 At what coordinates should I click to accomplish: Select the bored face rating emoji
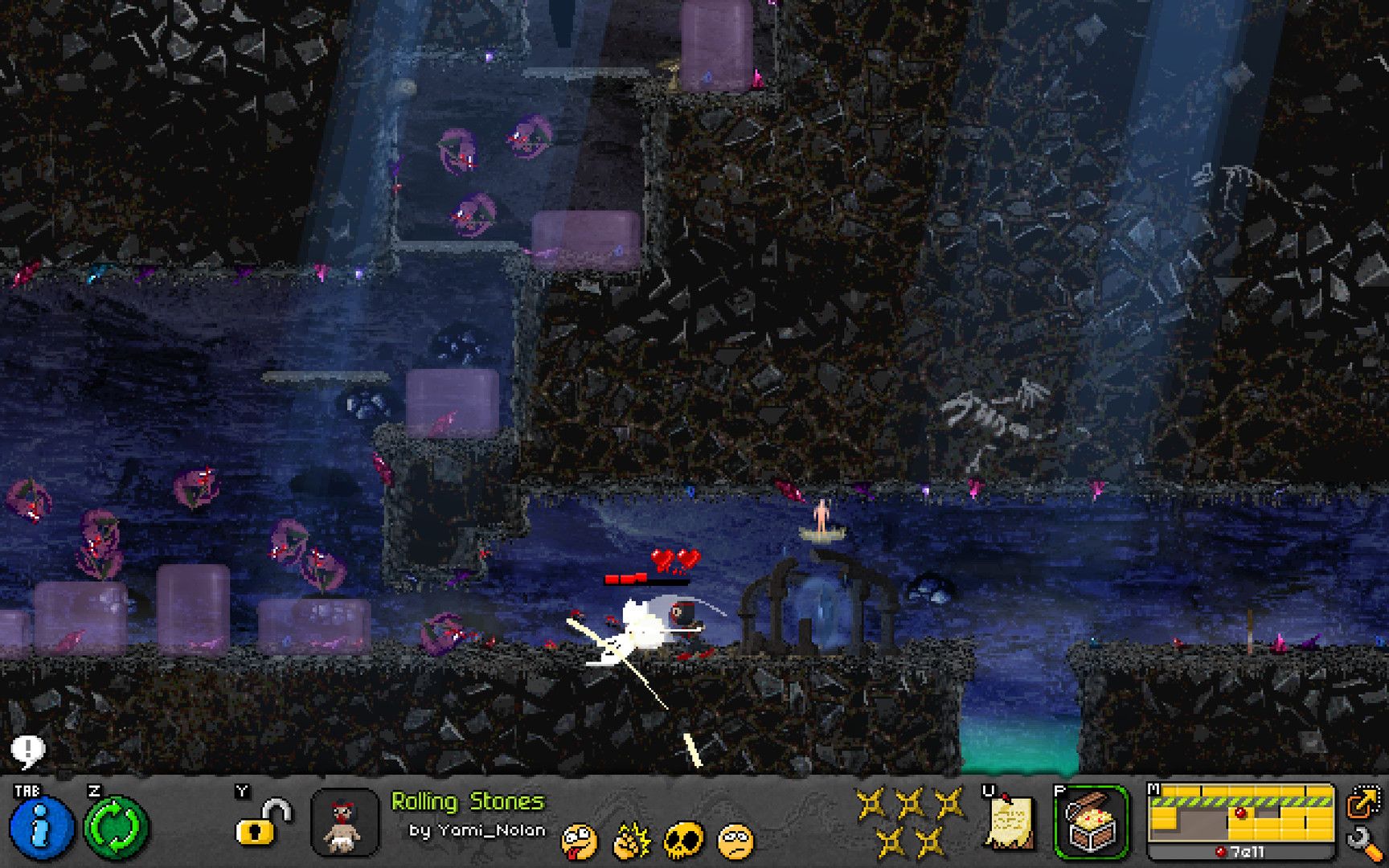point(735,841)
